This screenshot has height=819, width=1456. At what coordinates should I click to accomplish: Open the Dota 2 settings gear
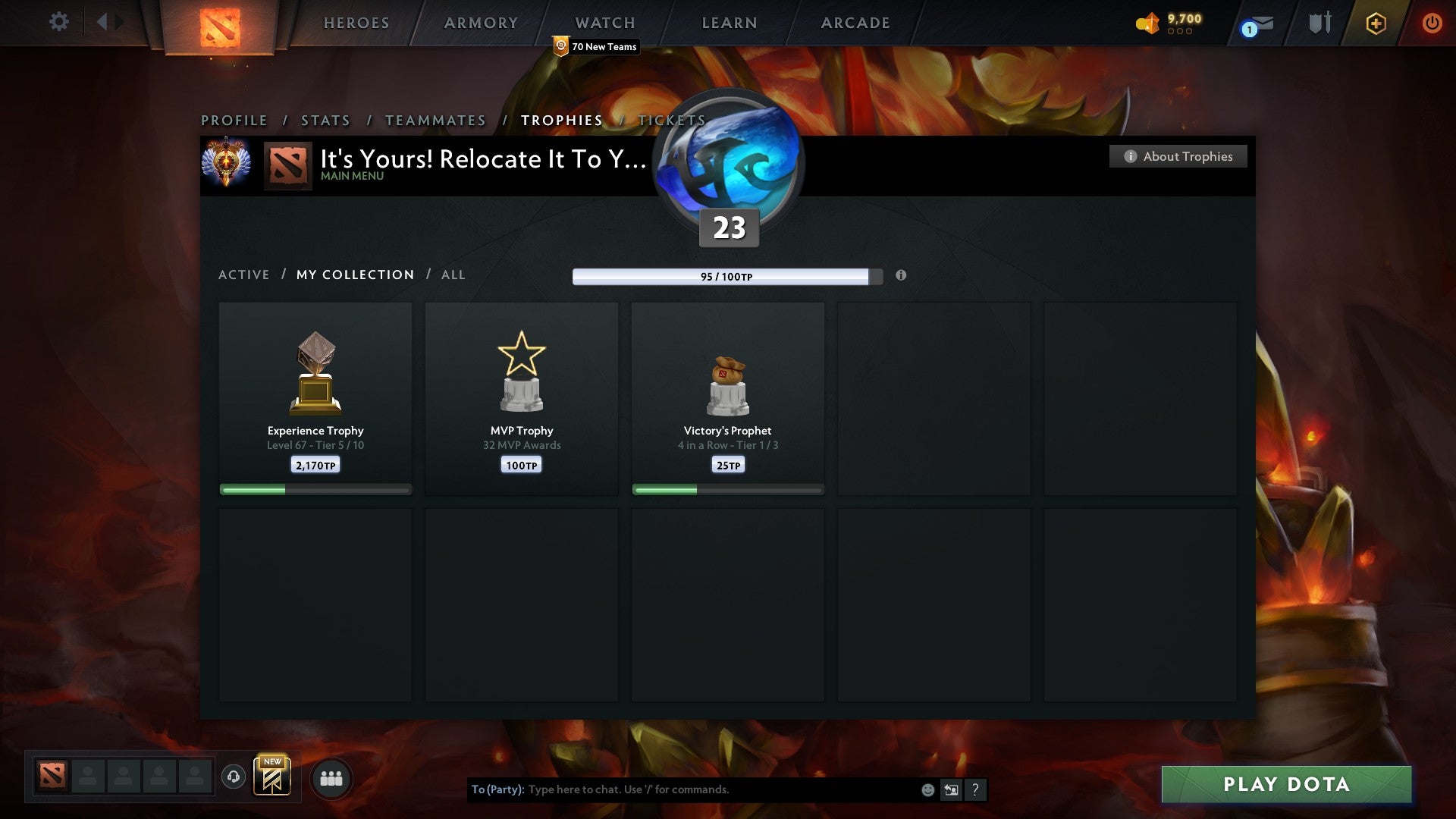pos(58,22)
